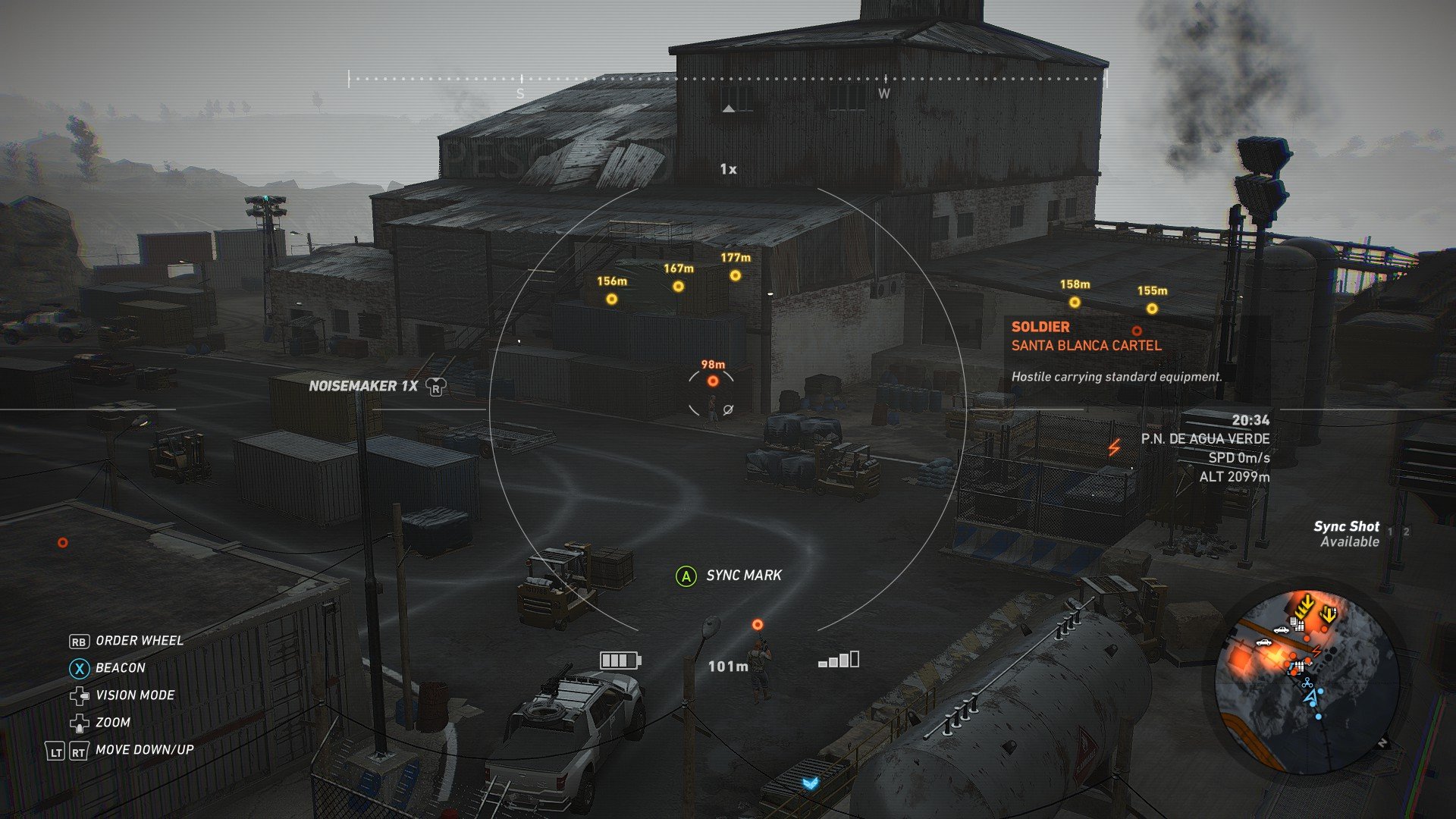Select the enemy marker labeled 155m
Image resolution: width=1456 pixels, height=819 pixels.
1152,309
